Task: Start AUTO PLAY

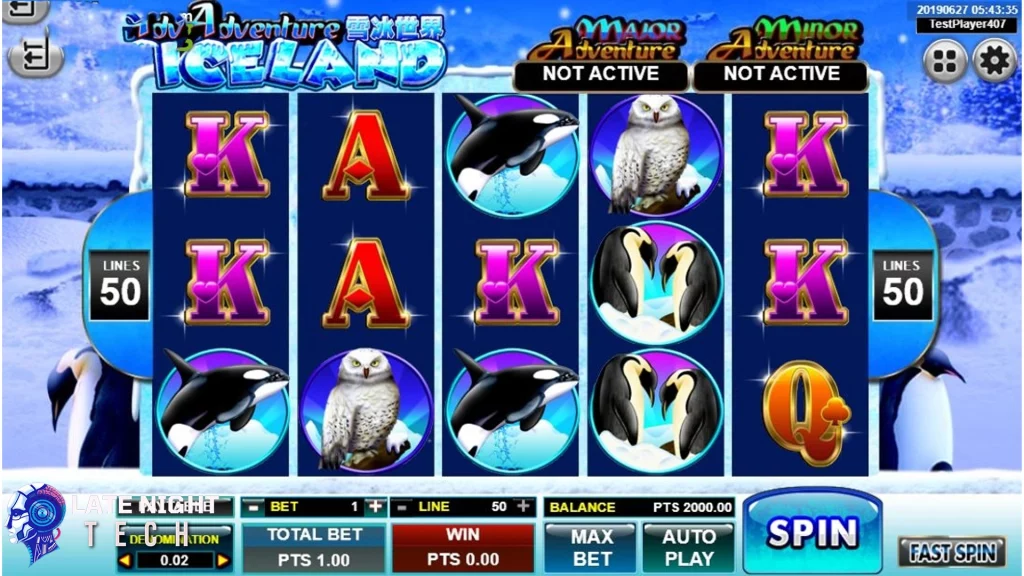Action: point(689,547)
